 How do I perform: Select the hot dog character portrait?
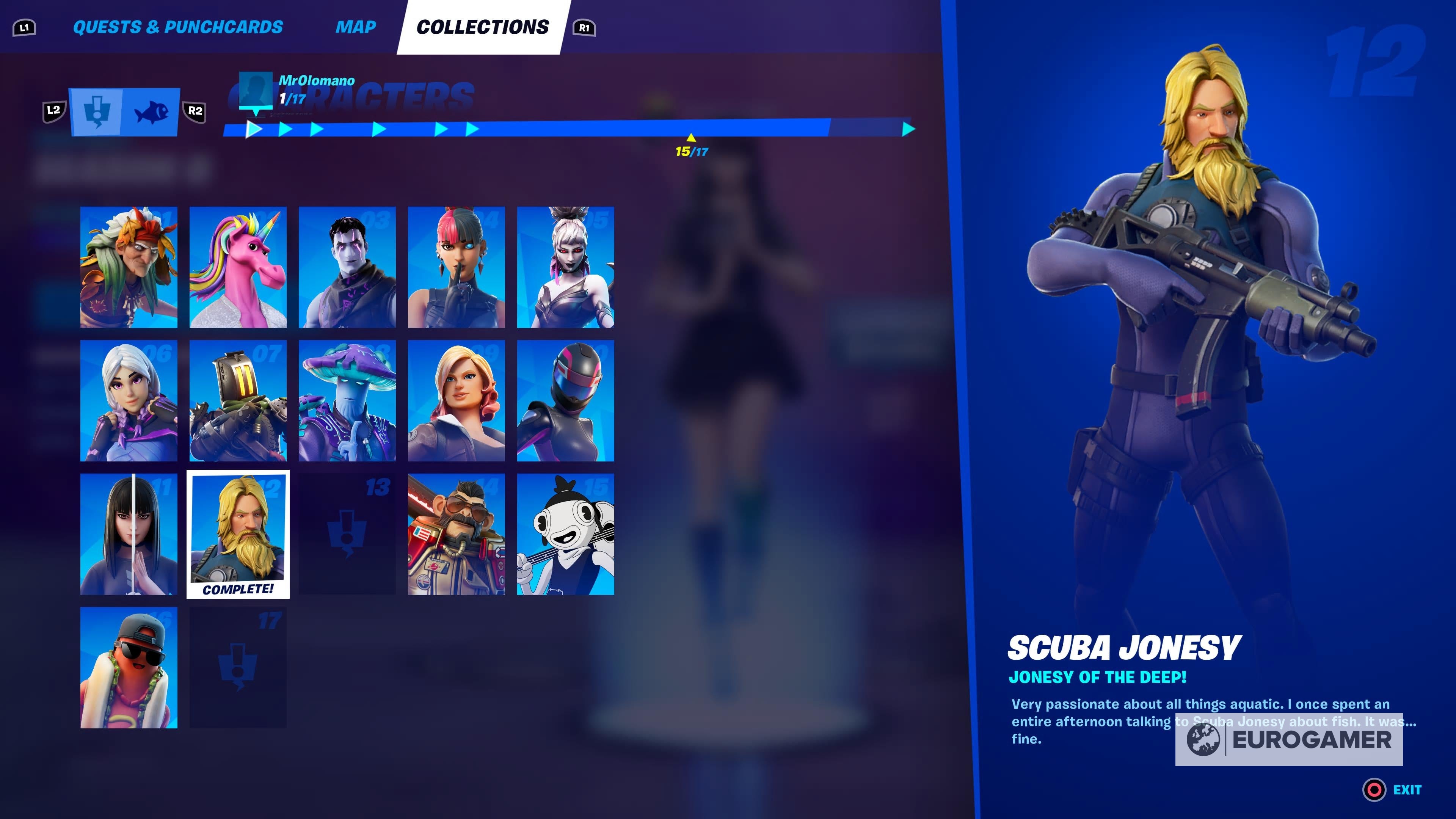click(129, 667)
